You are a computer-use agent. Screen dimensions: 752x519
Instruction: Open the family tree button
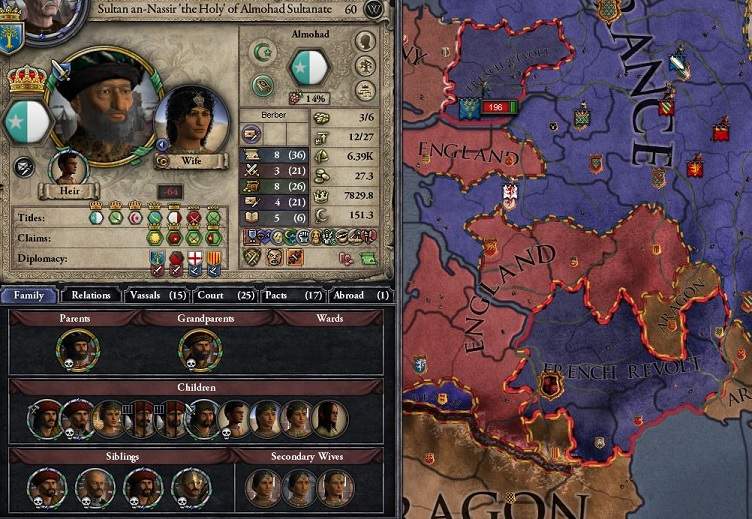tap(365, 68)
